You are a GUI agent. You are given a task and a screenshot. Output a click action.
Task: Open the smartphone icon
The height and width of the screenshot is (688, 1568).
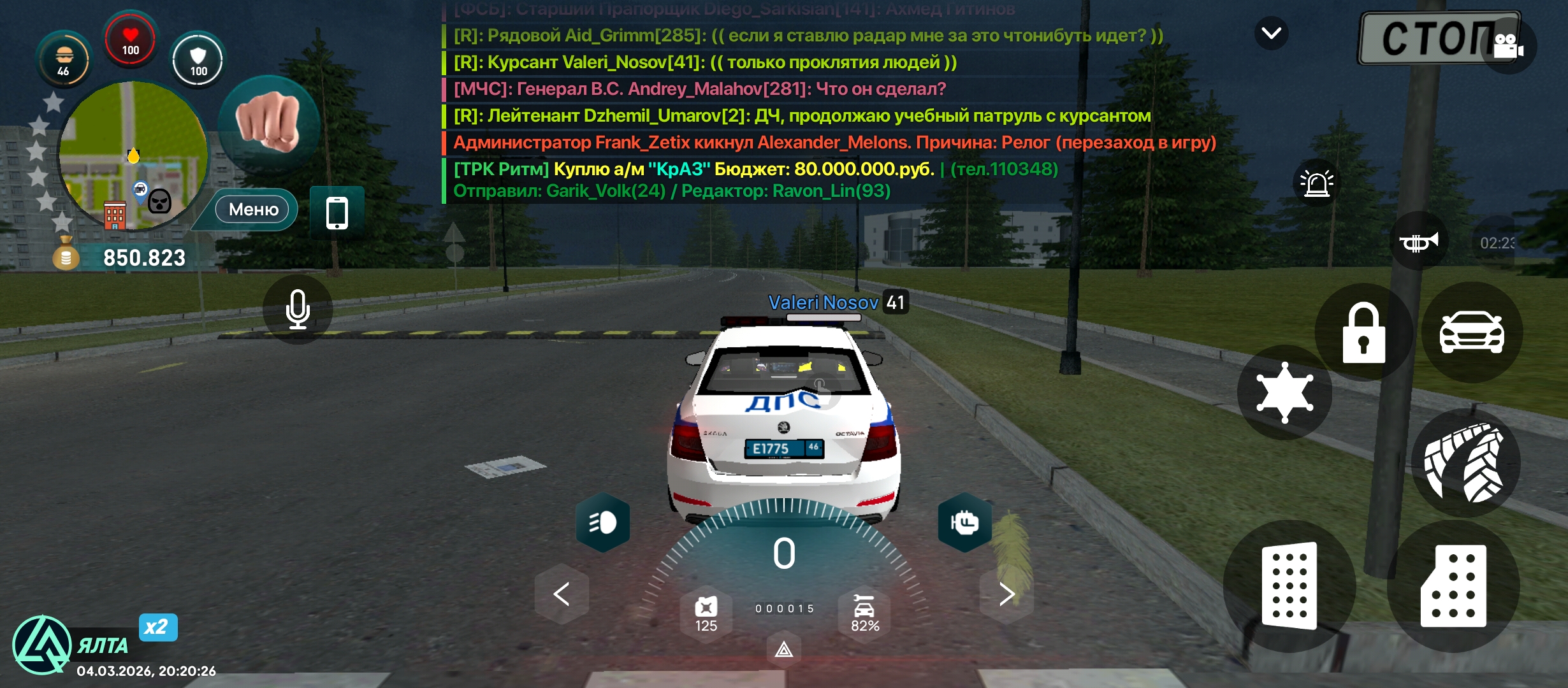(337, 213)
